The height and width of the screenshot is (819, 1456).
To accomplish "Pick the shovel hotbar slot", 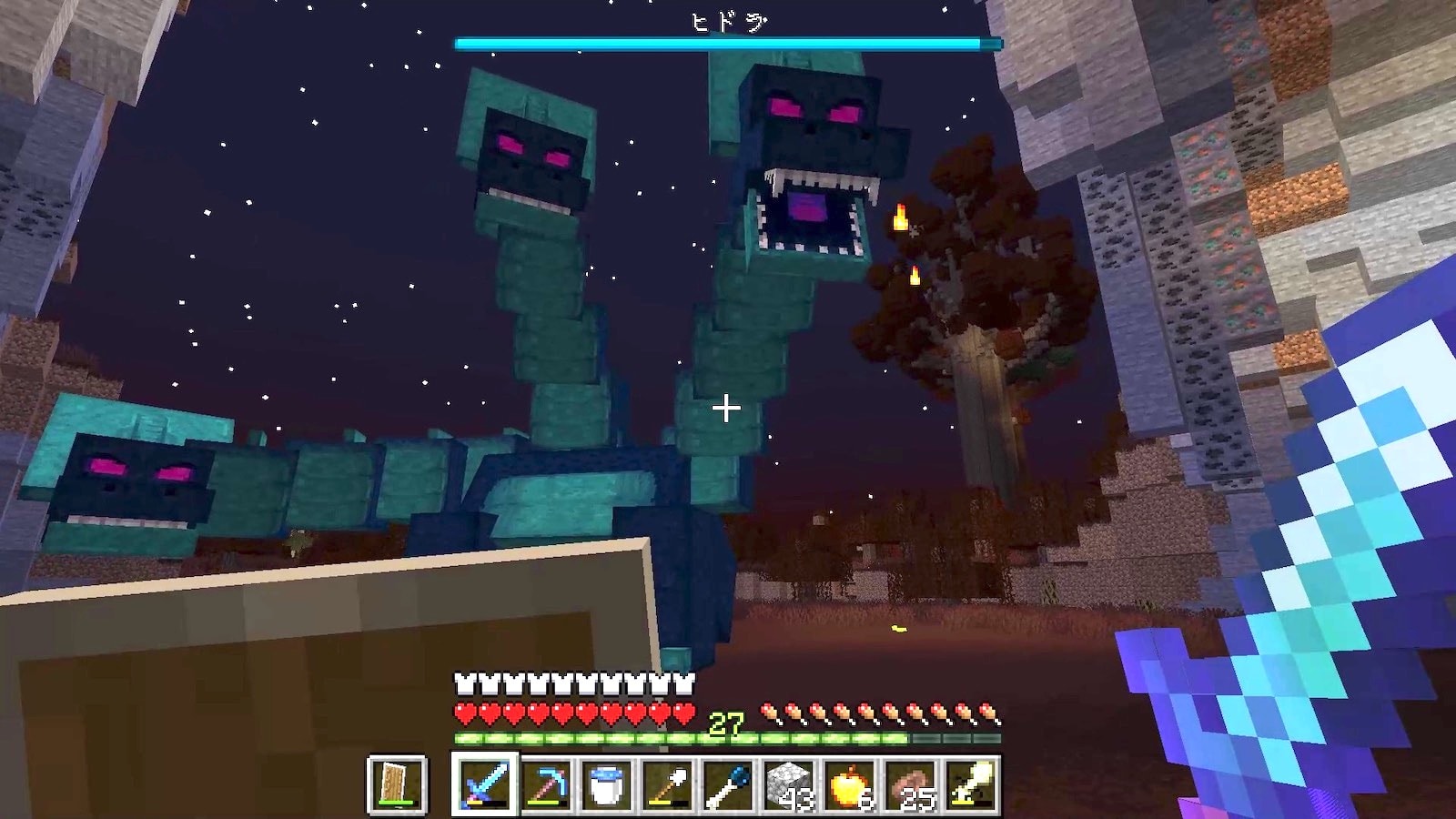I will pyautogui.click(x=667, y=784).
